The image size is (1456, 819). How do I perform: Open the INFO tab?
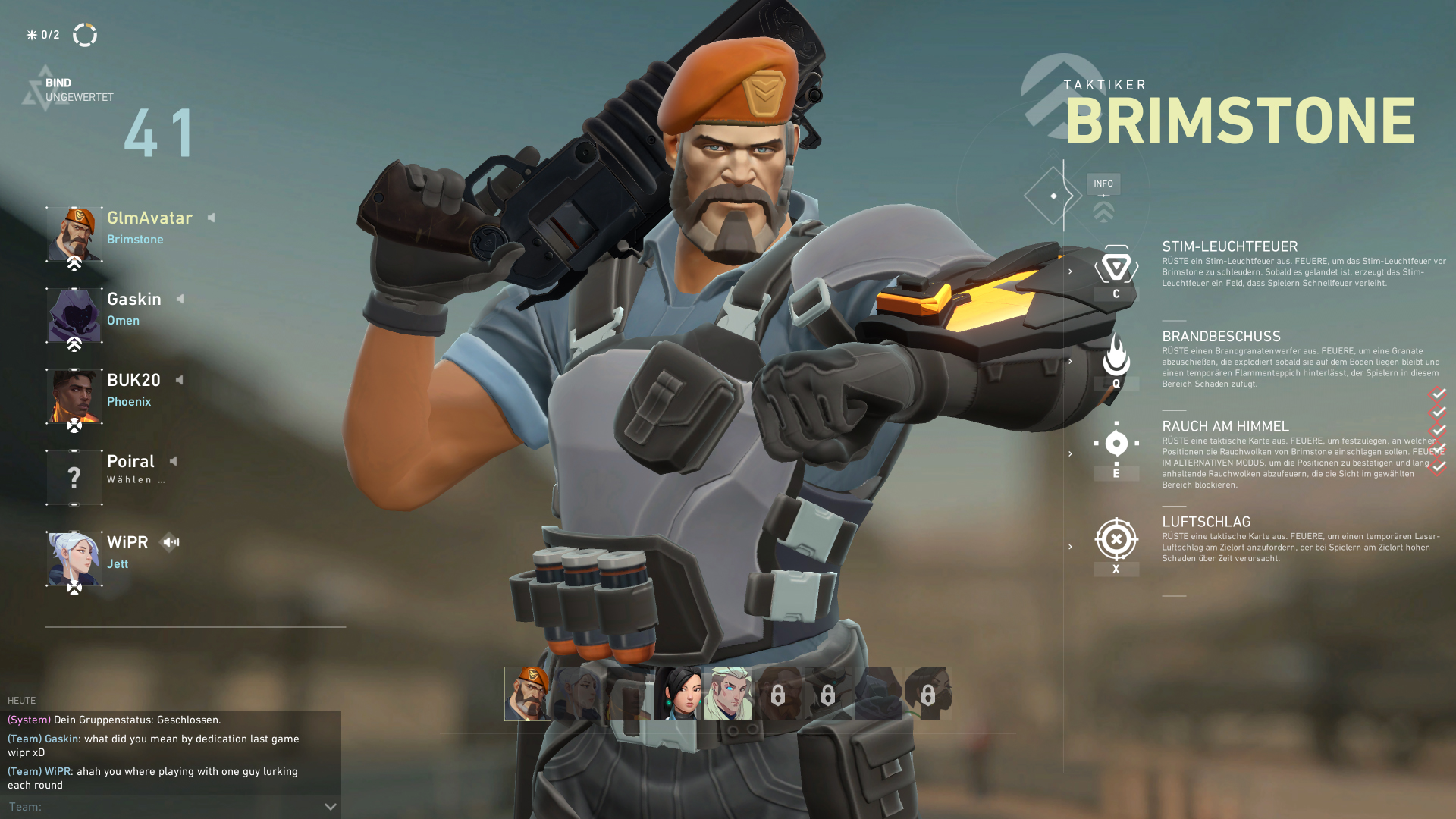point(1103,184)
